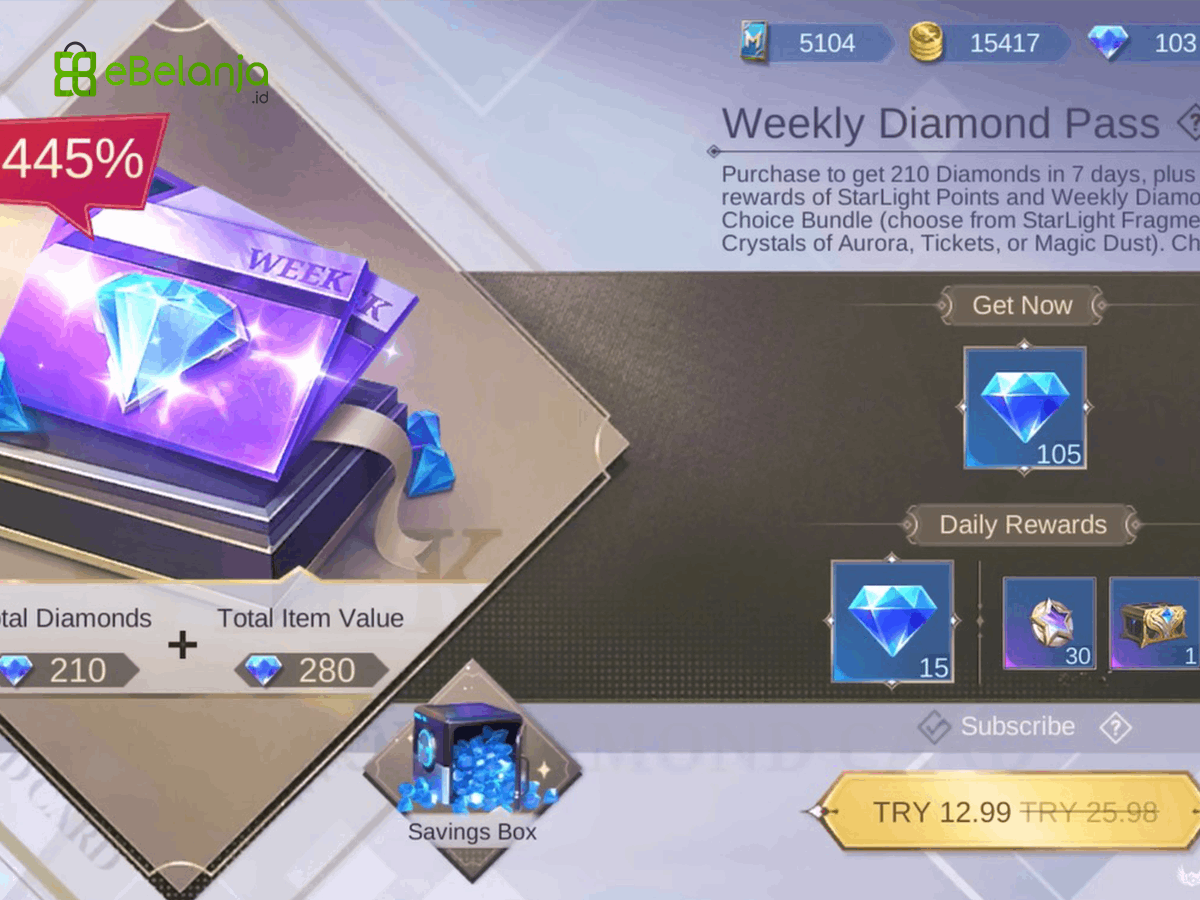The width and height of the screenshot is (1200, 900).
Task: Buy the pass for TRY 12.99
Action: click(1012, 811)
